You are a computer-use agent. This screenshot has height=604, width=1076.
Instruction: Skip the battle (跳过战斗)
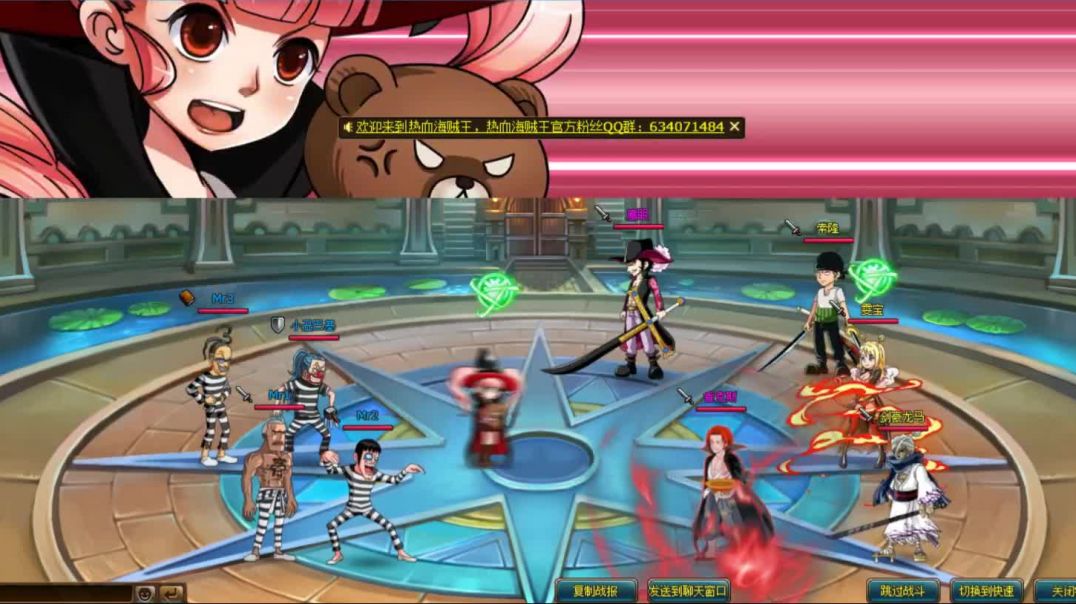coord(903,591)
